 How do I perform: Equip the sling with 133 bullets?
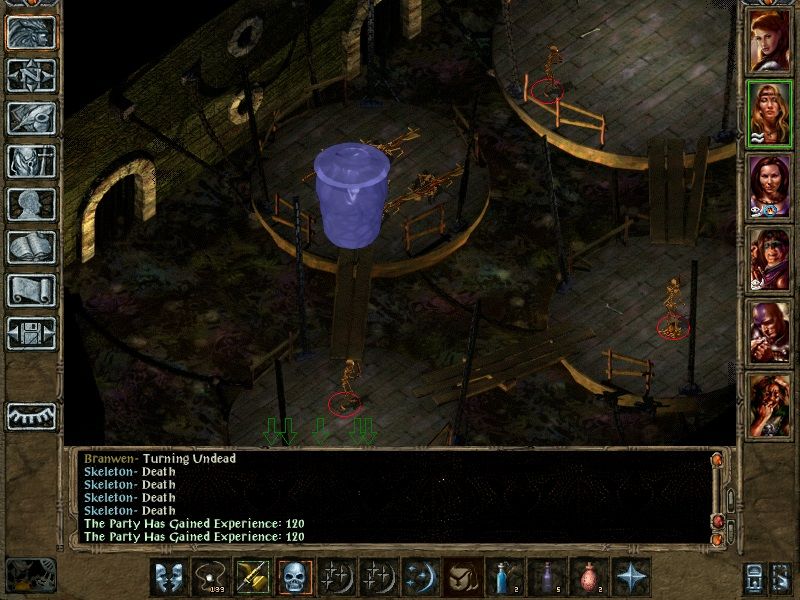coord(210,578)
